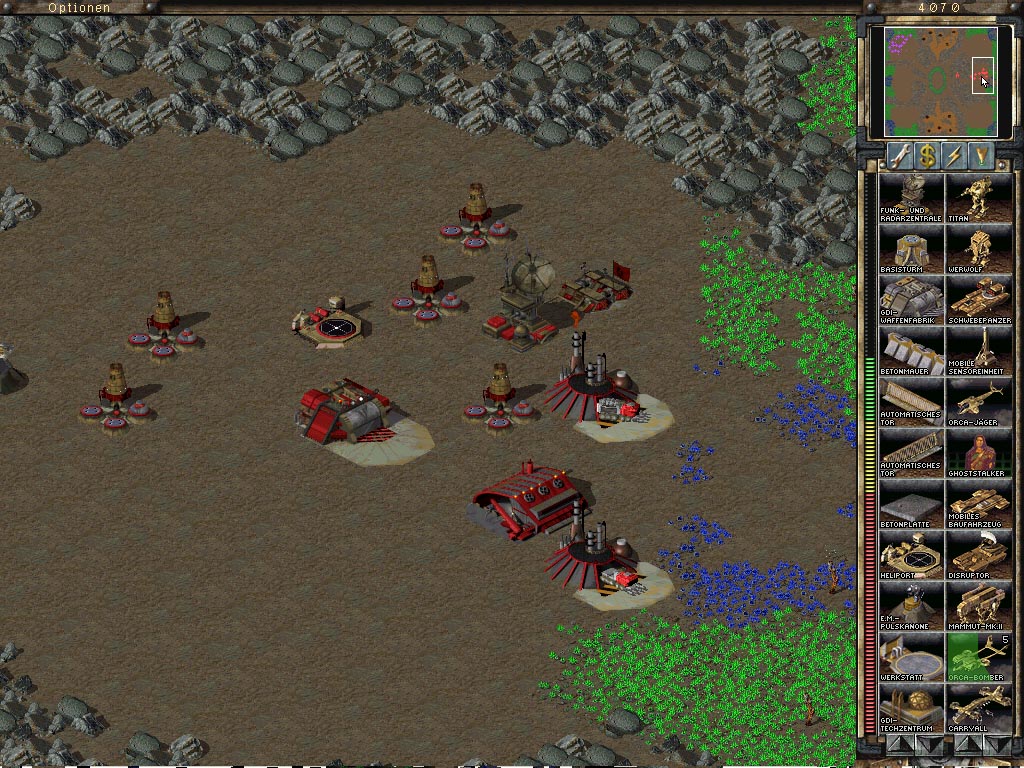This screenshot has width=1024, height=768.
Task: Activate the dollar sell button
Action: 928,156
